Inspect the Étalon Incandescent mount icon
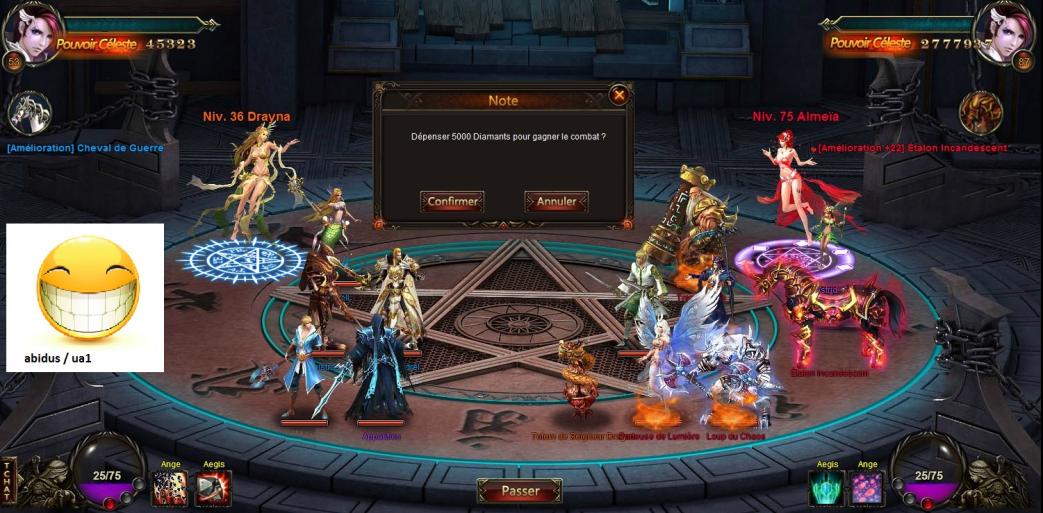The width and height of the screenshot is (1043, 513). [x=980, y=112]
